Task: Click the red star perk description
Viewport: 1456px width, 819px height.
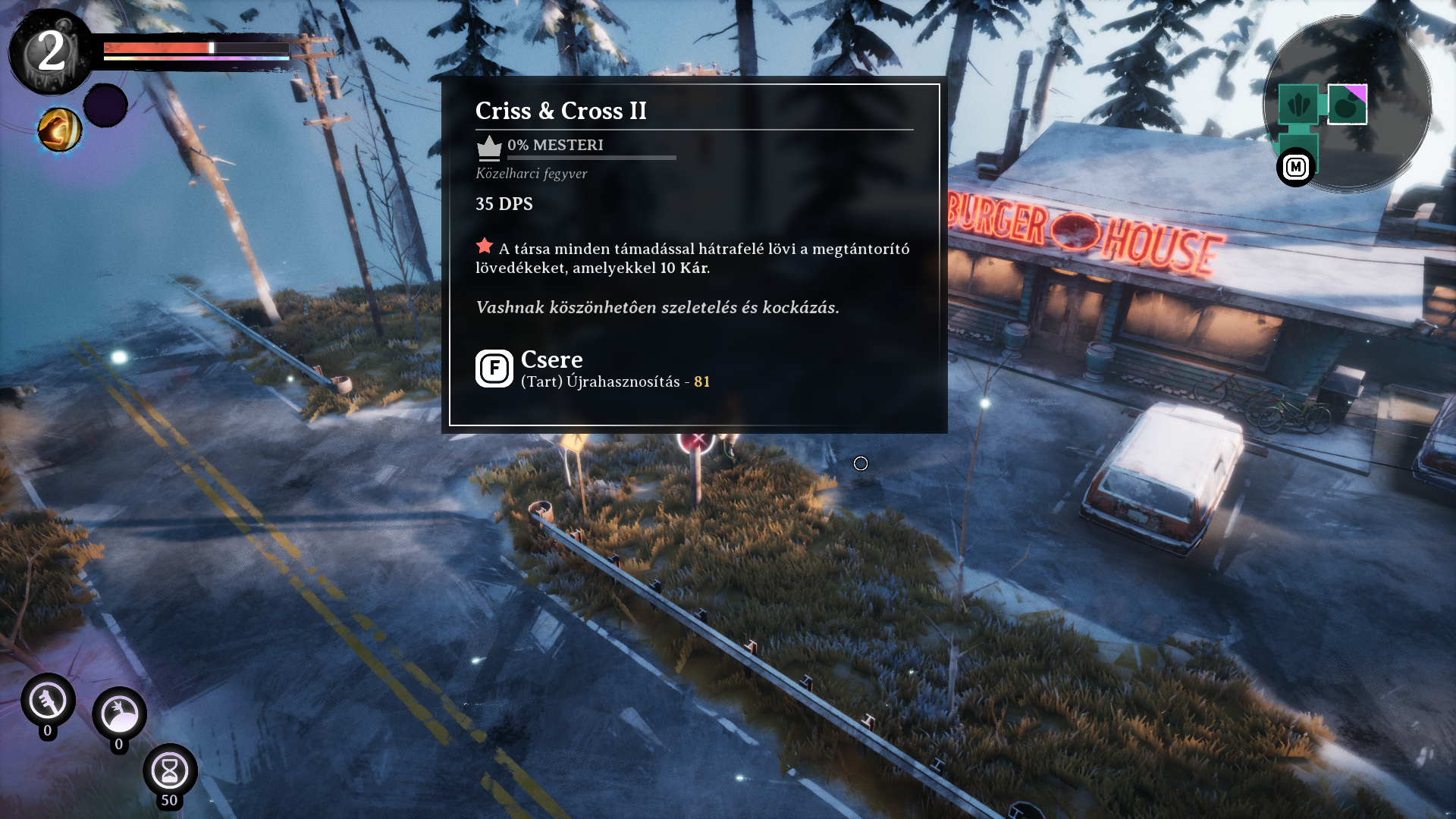Action: tap(692, 258)
